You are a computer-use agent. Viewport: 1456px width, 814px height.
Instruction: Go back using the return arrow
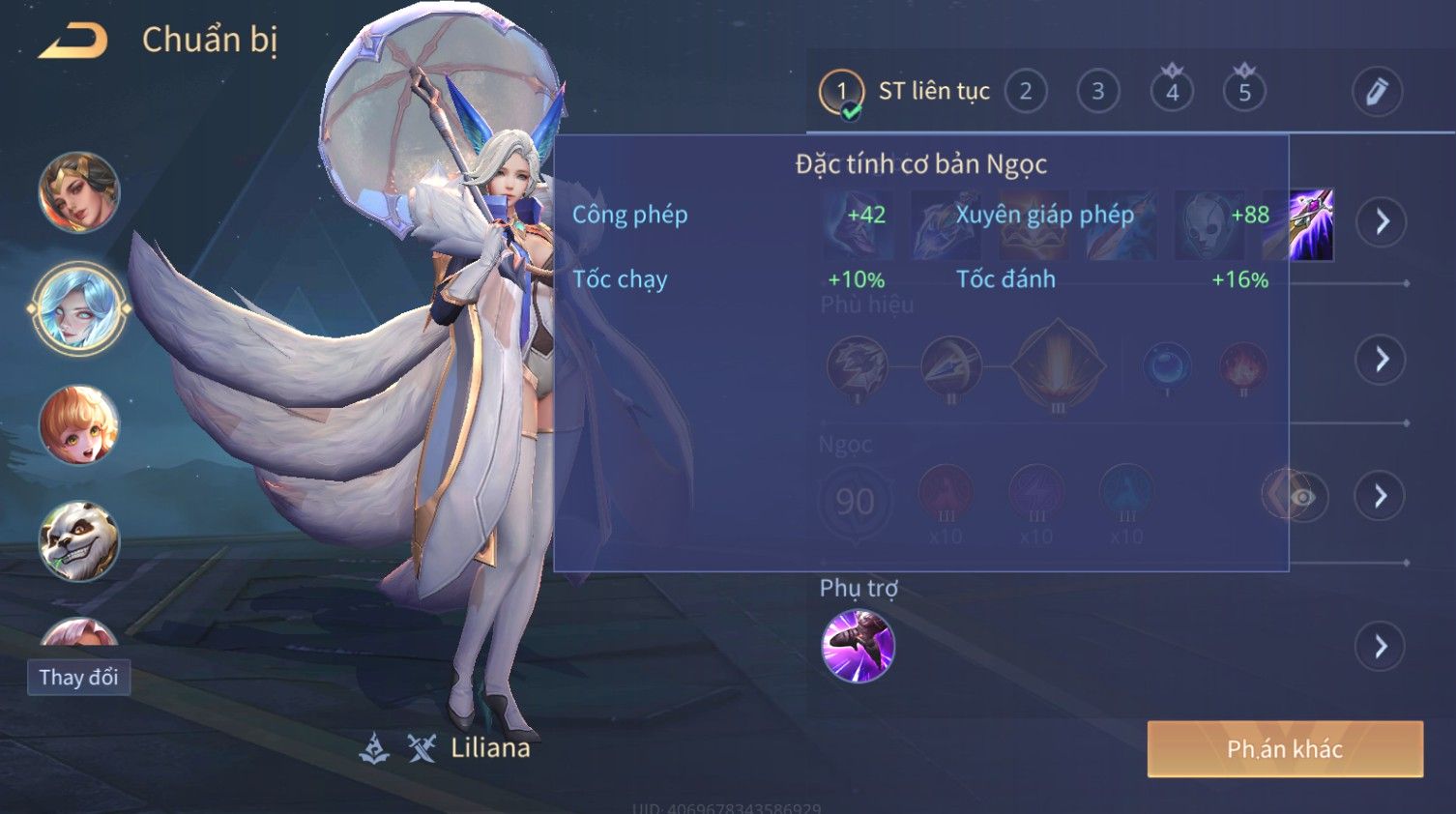click(x=73, y=41)
